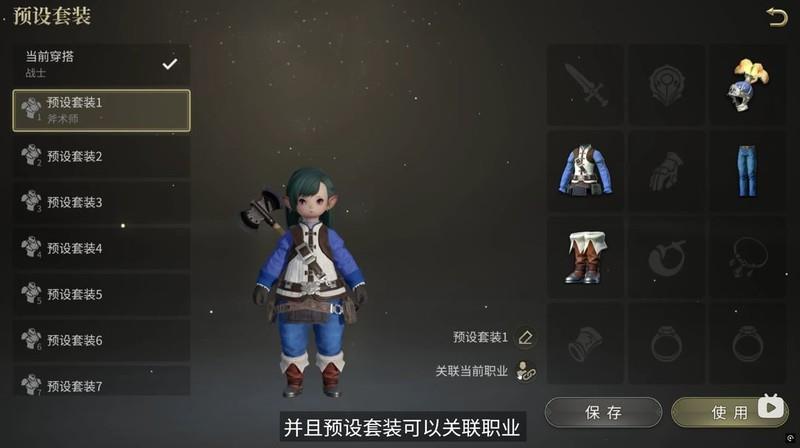Pick the 预设套装3 entry
Viewport: 800px width, 448px height.
tap(101, 202)
